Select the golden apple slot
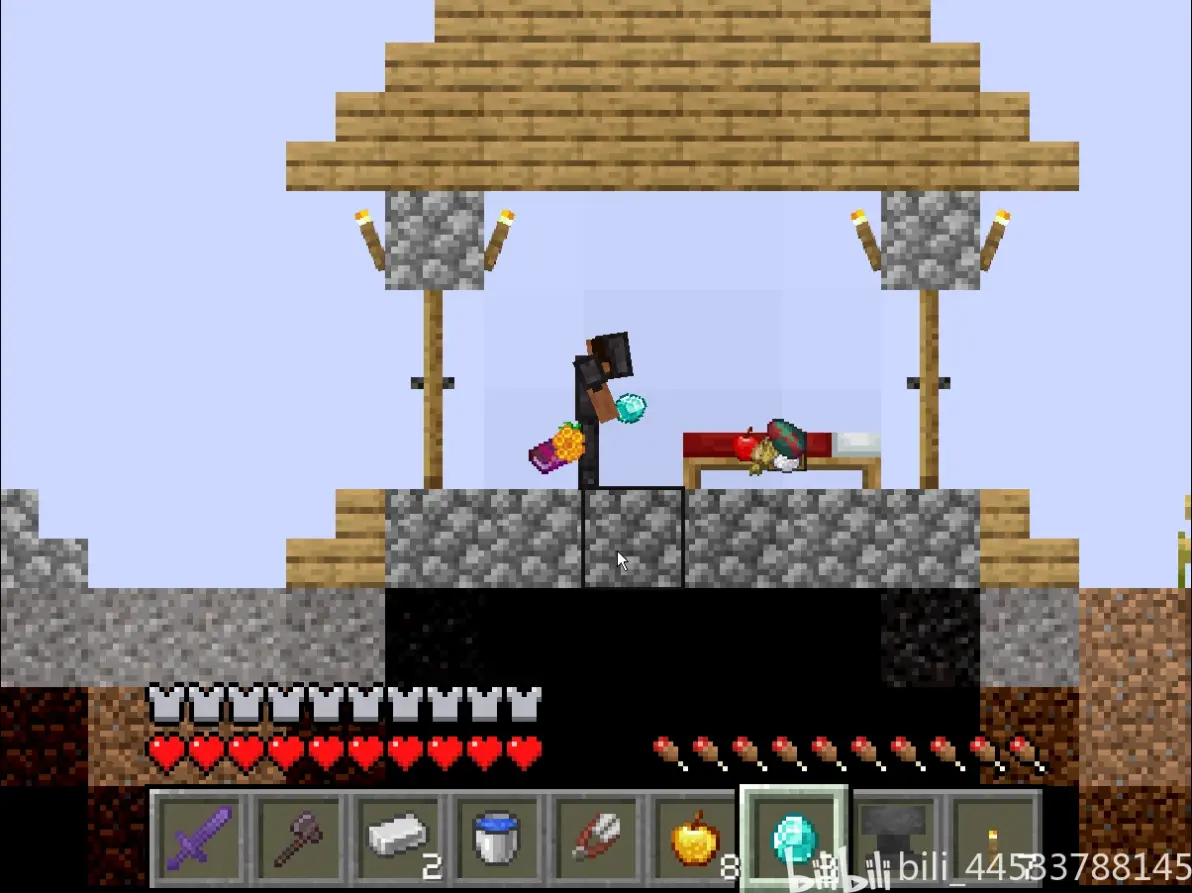This screenshot has height=893, width=1192. click(694, 837)
